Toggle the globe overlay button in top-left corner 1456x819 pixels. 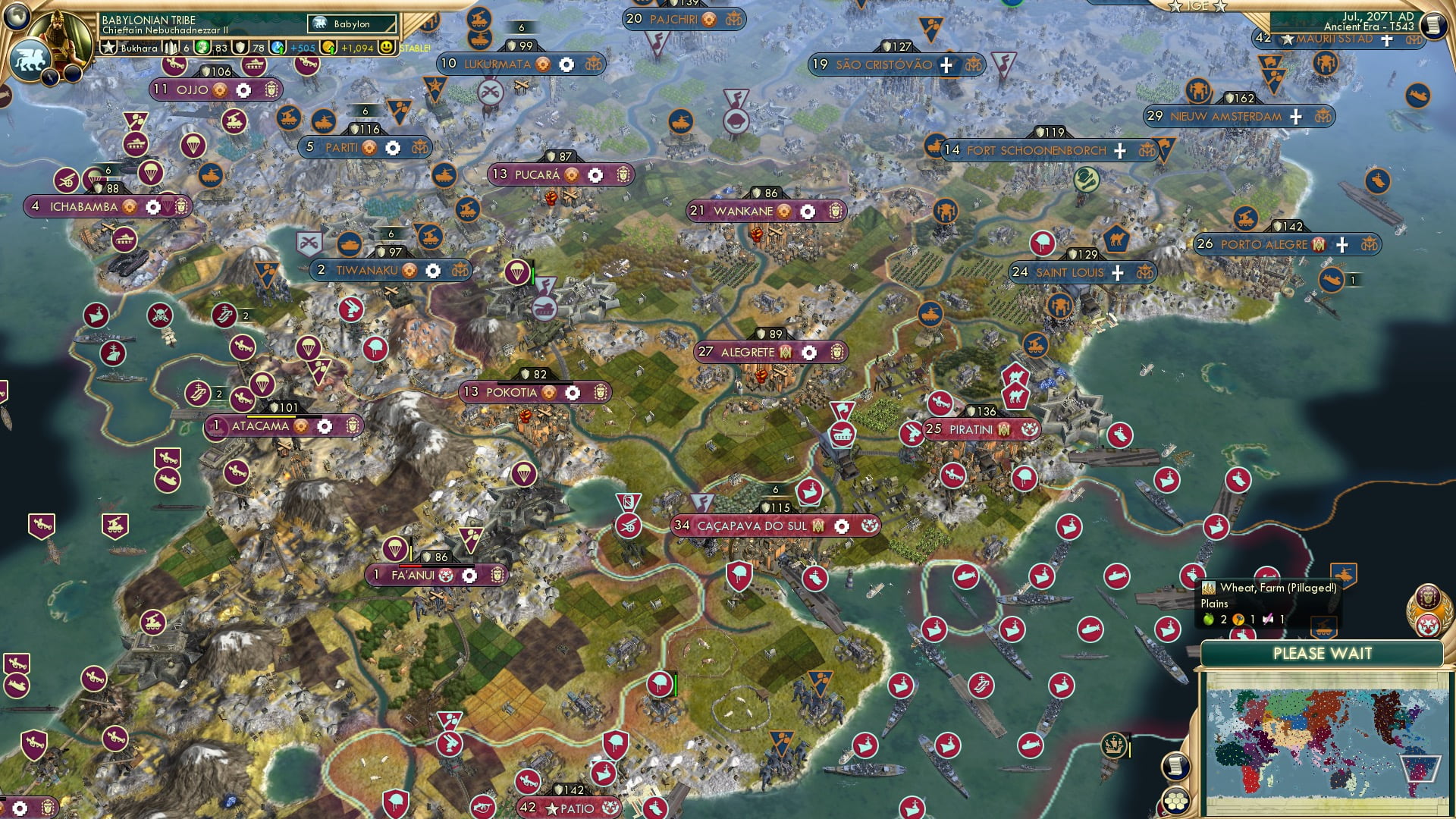tap(17, 17)
